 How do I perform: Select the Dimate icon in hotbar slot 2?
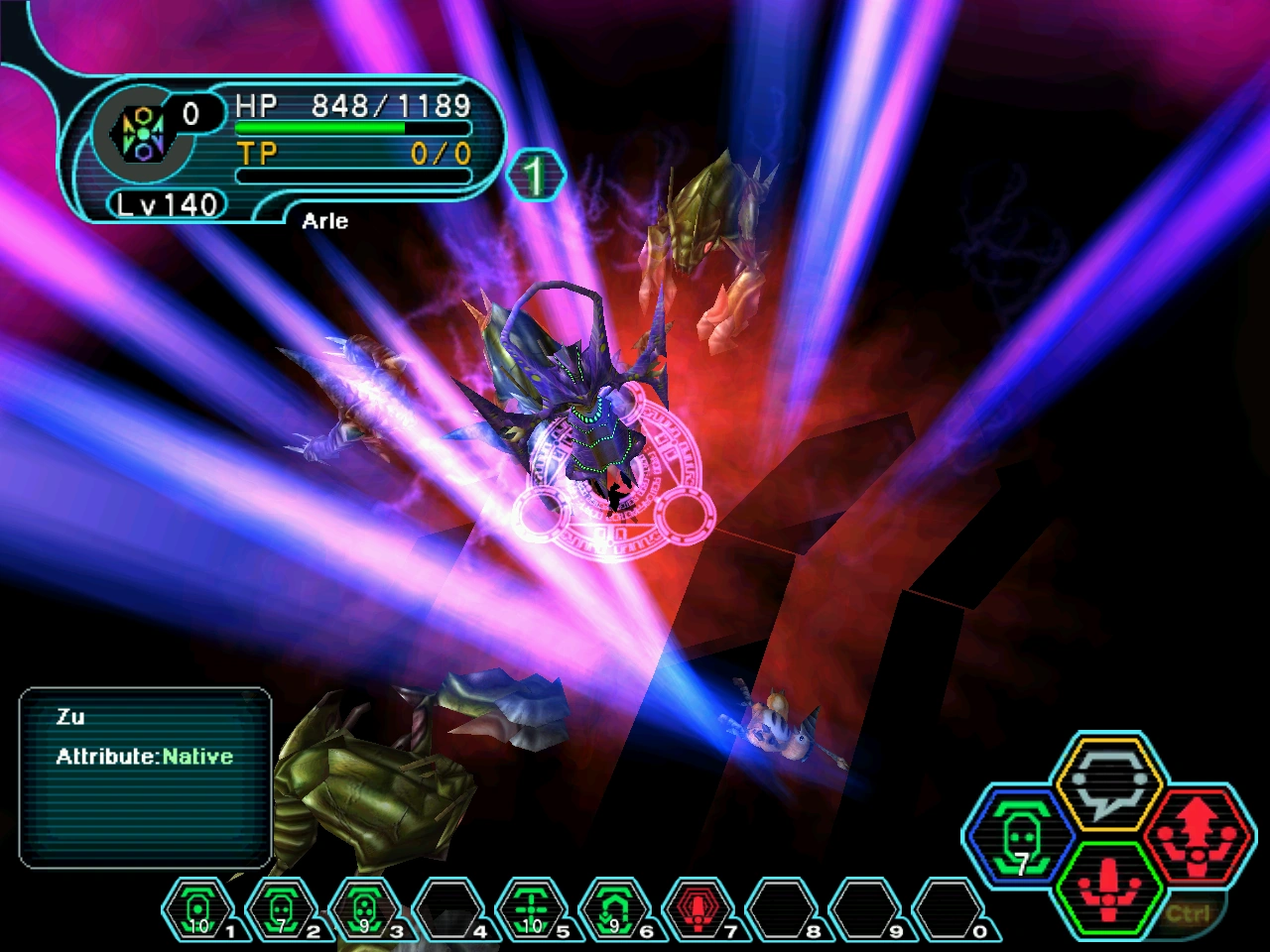point(280,907)
